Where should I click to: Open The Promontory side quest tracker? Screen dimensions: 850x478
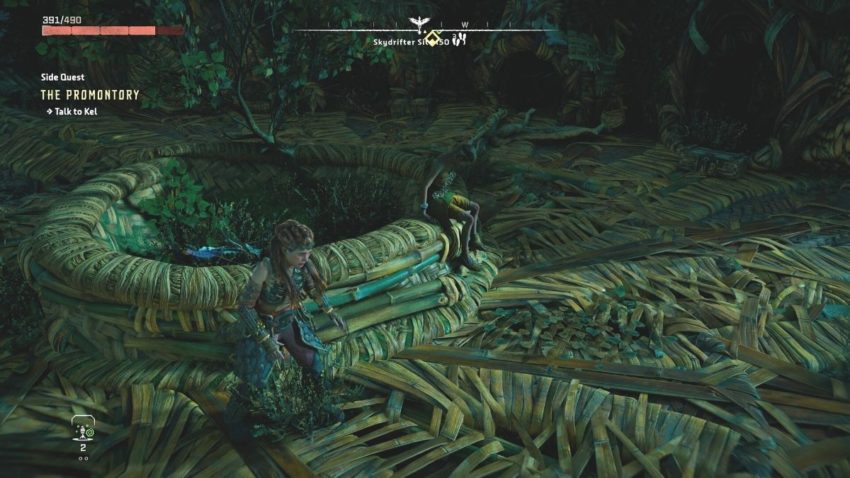tap(90, 95)
